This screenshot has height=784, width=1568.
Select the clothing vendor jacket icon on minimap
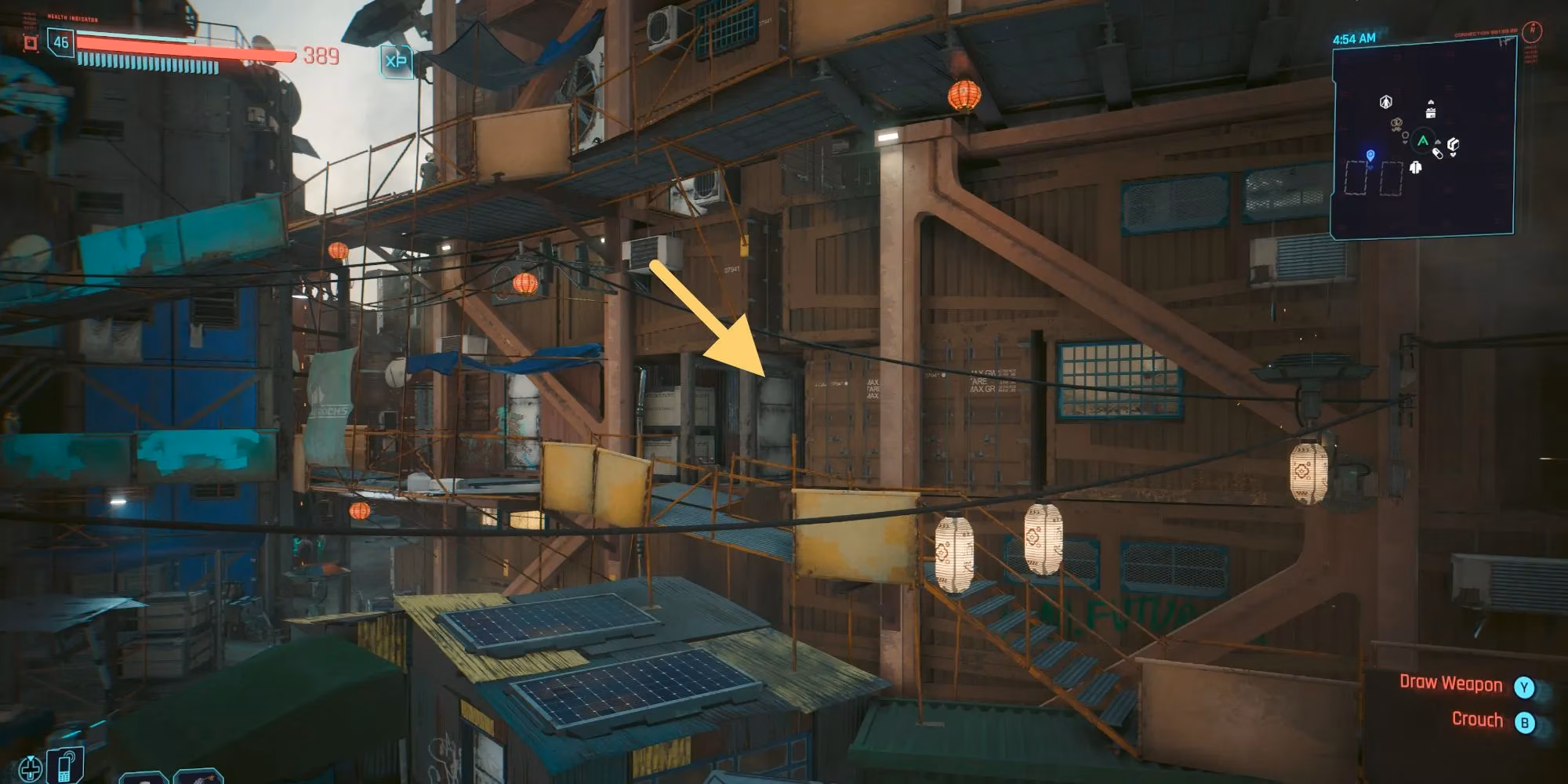(1415, 167)
